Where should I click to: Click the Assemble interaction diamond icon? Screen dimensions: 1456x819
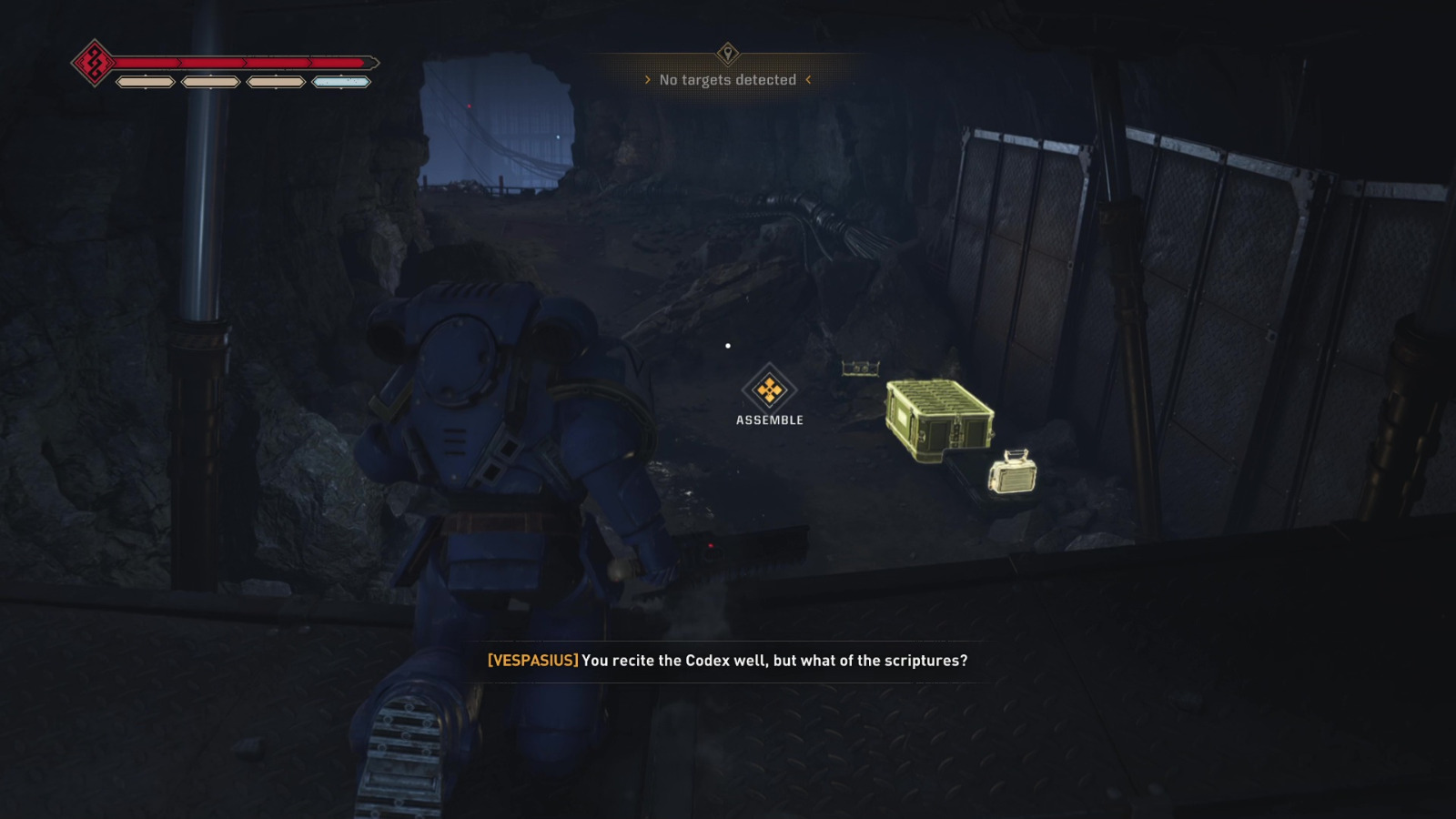(x=768, y=389)
